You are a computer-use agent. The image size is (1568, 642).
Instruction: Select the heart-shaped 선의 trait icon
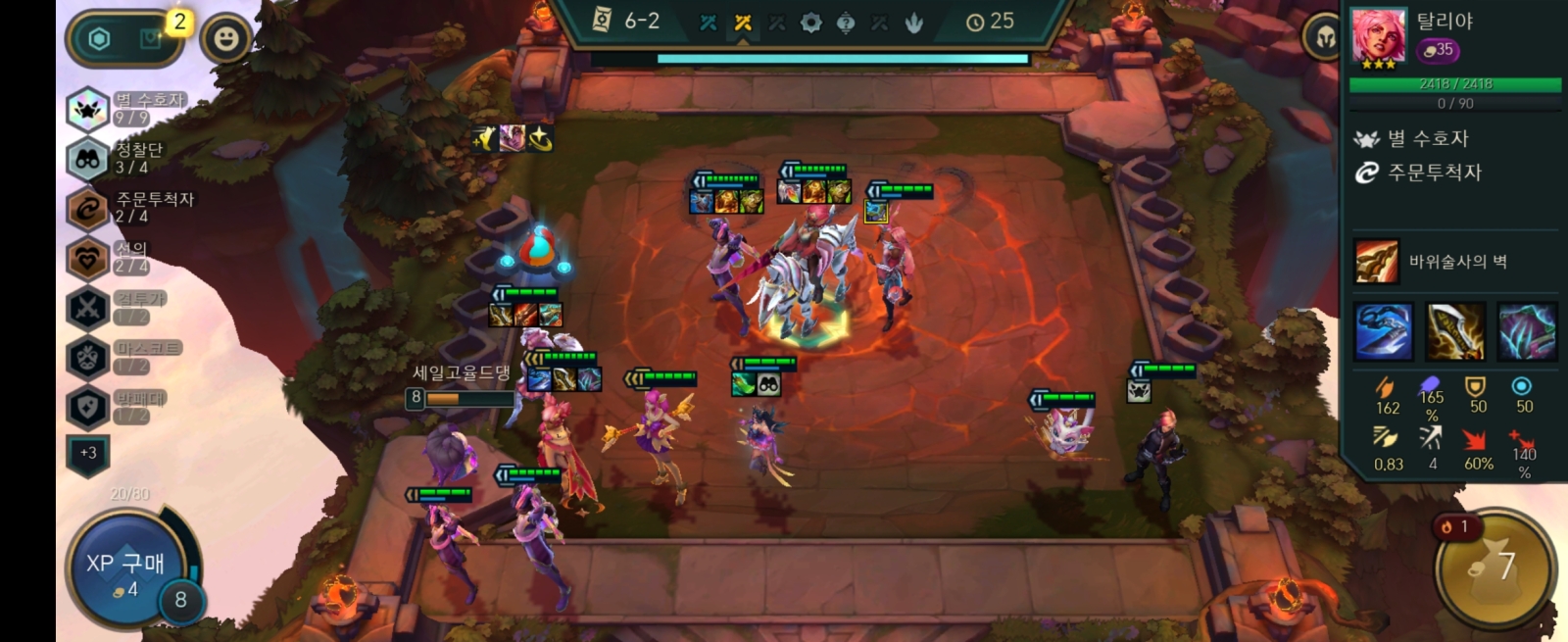[87, 259]
